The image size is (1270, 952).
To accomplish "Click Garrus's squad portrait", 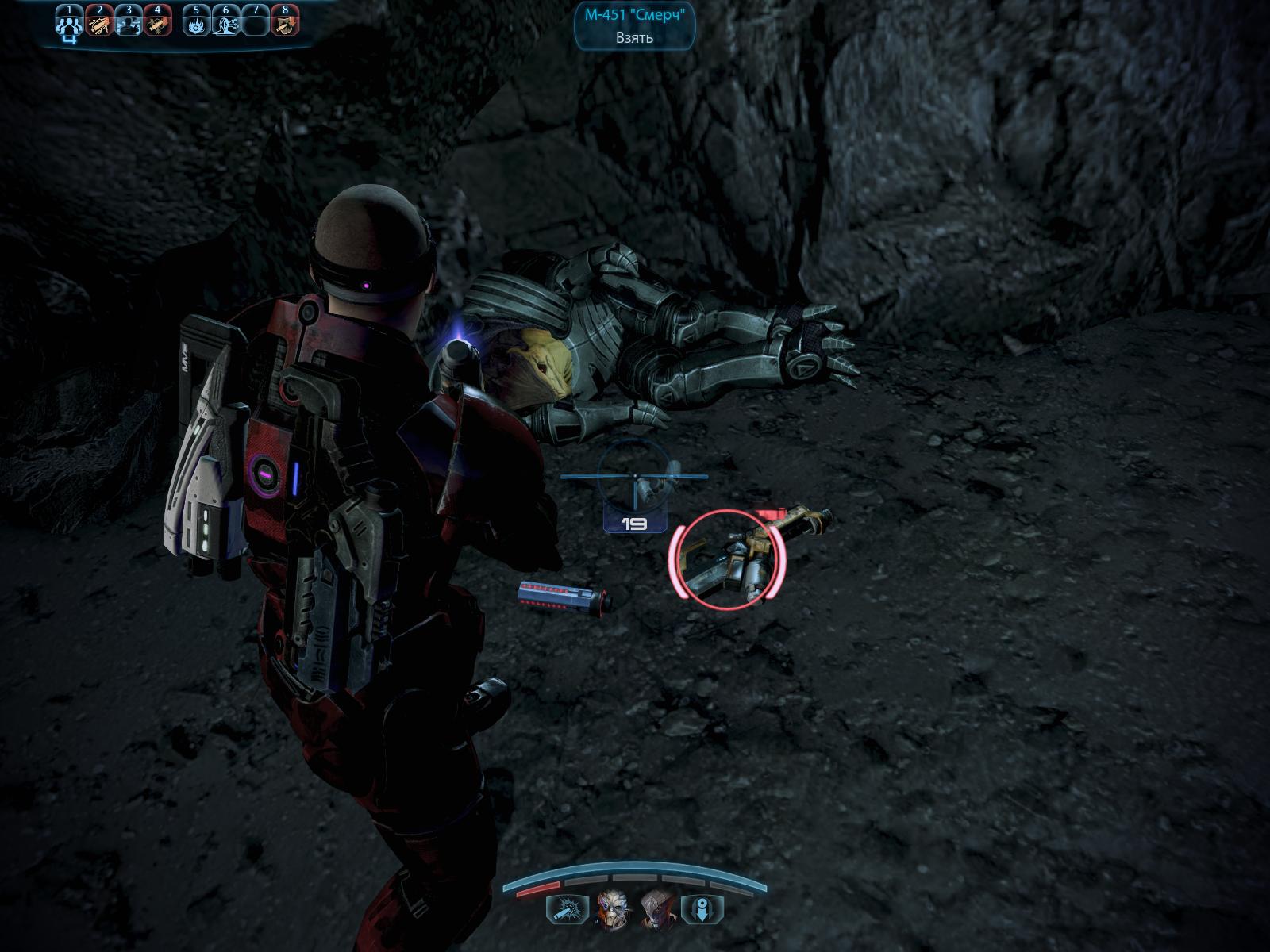I will coord(610,907).
